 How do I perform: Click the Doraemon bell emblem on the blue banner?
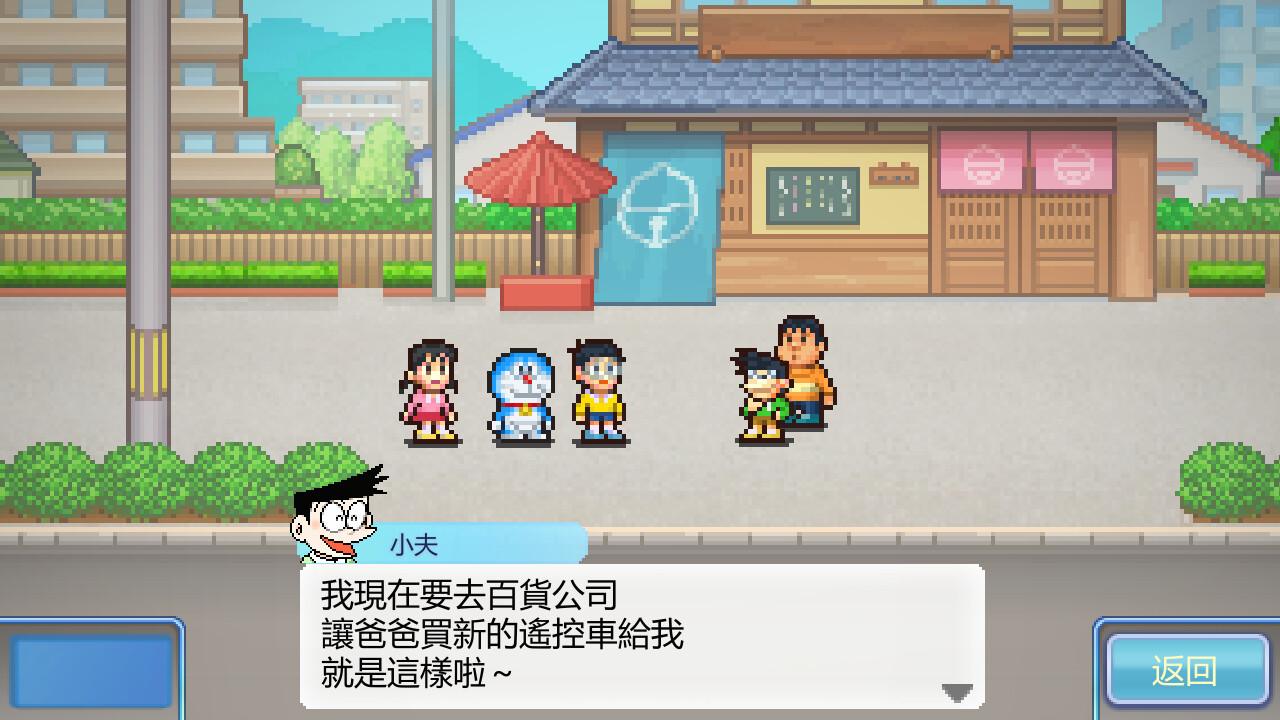click(660, 205)
